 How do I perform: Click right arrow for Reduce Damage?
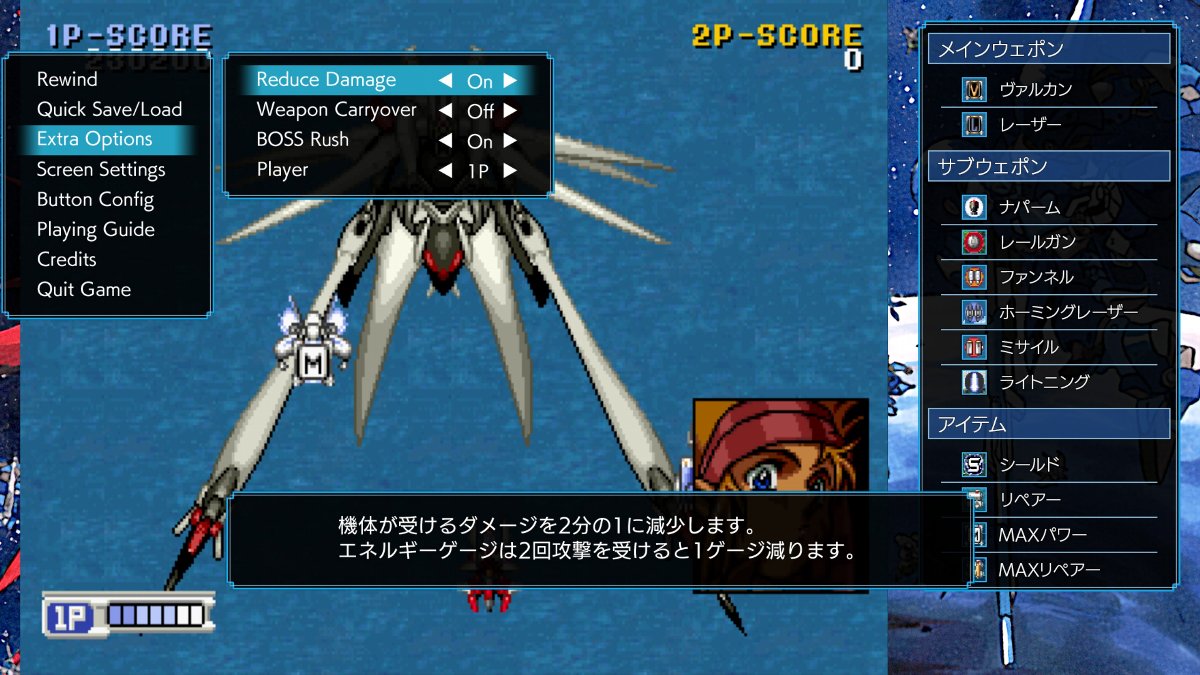tap(510, 81)
